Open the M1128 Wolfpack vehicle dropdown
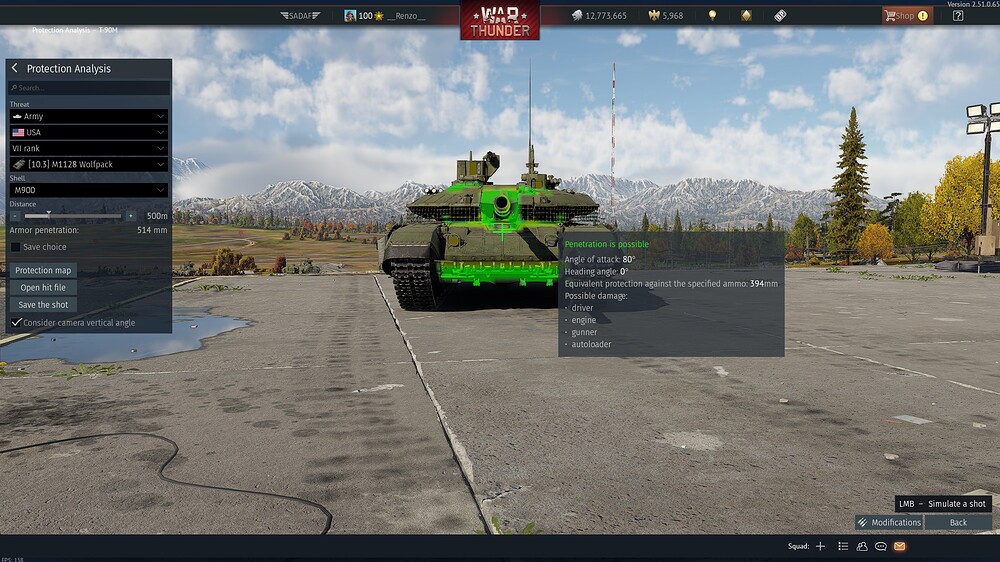The height and width of the screenshot is (562, 1000). 88,164
